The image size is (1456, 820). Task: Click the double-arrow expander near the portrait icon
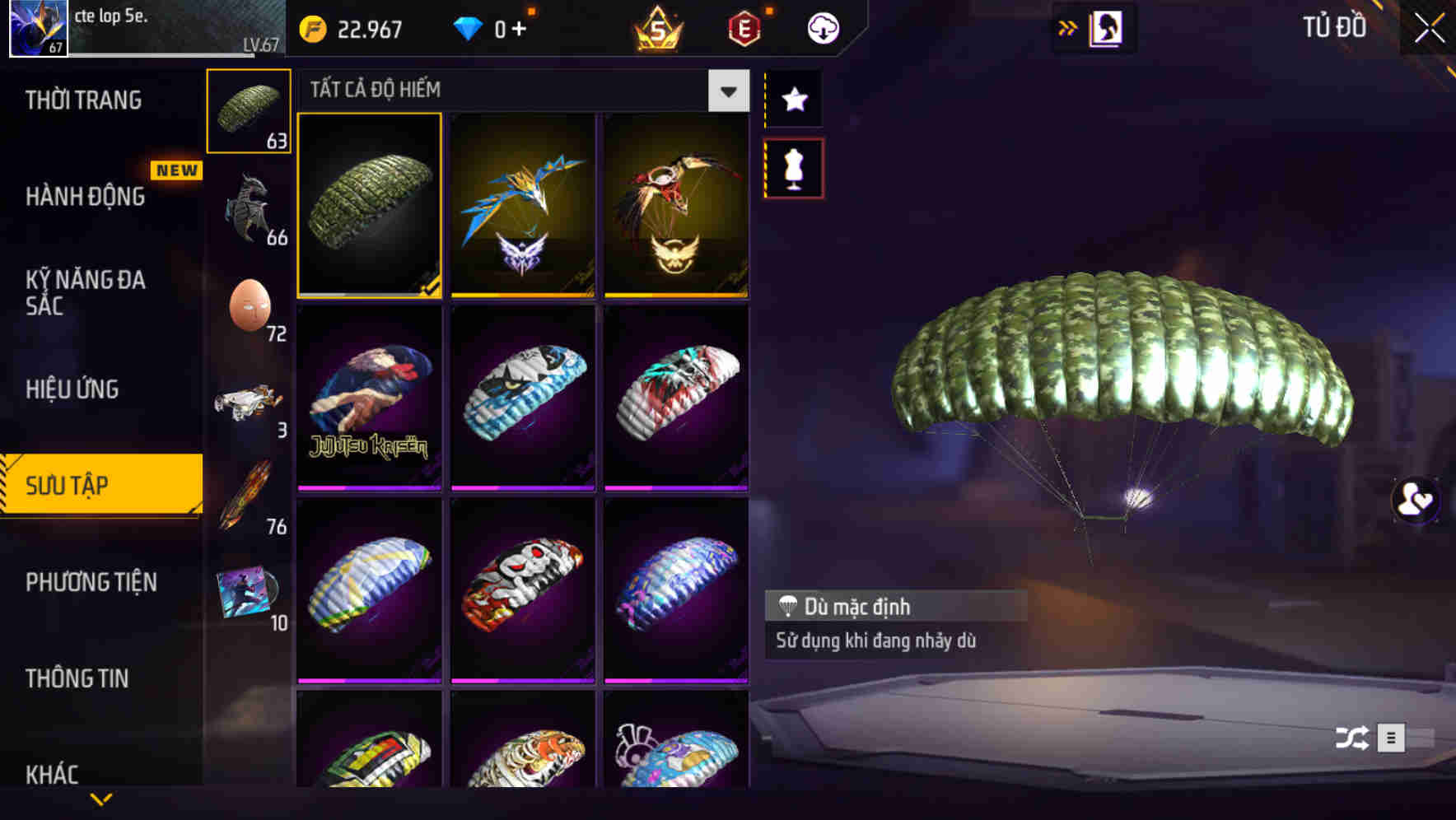(x=1068, y=27)
